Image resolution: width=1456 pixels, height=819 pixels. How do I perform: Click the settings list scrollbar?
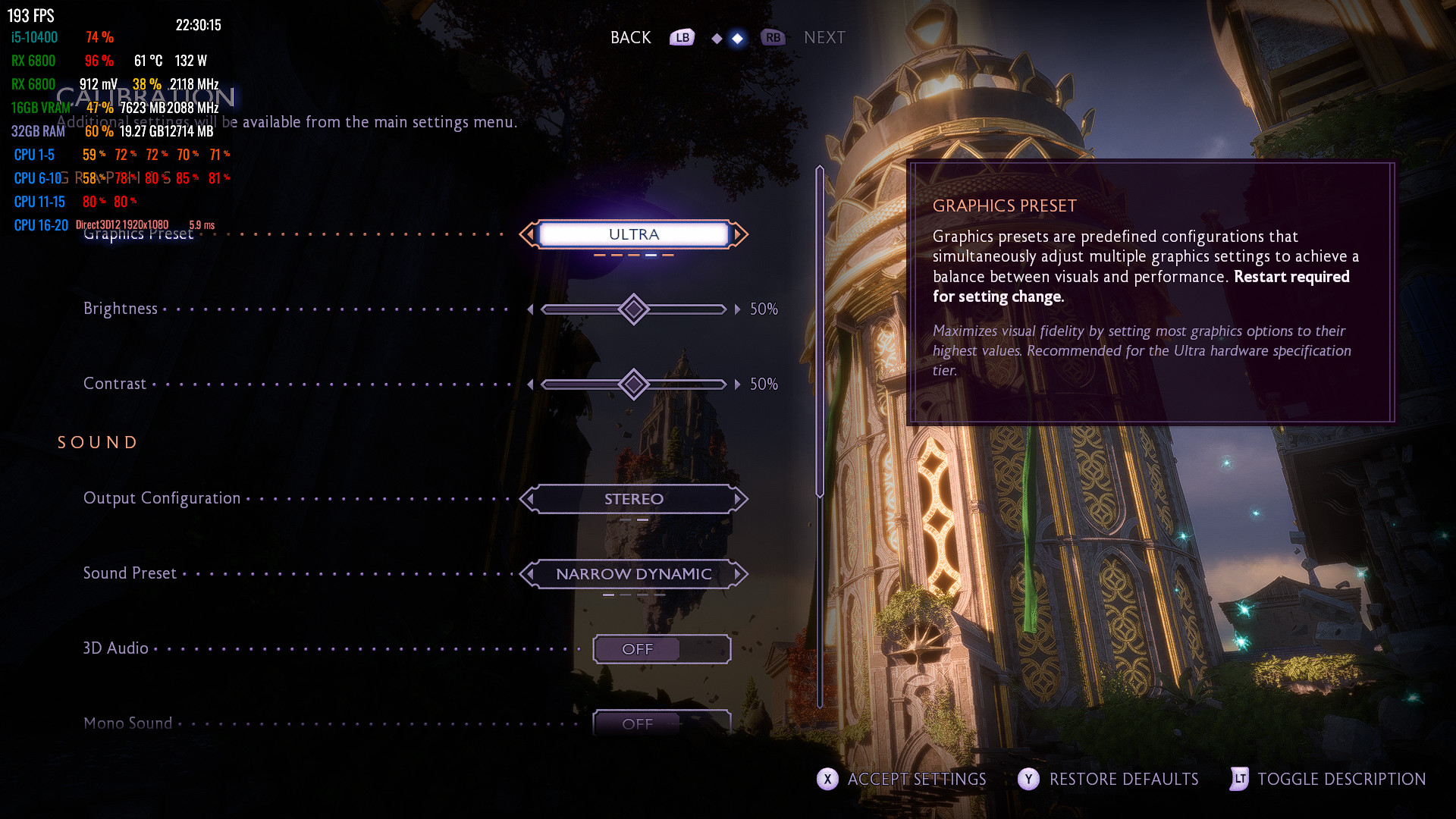[x=820, y=332]
